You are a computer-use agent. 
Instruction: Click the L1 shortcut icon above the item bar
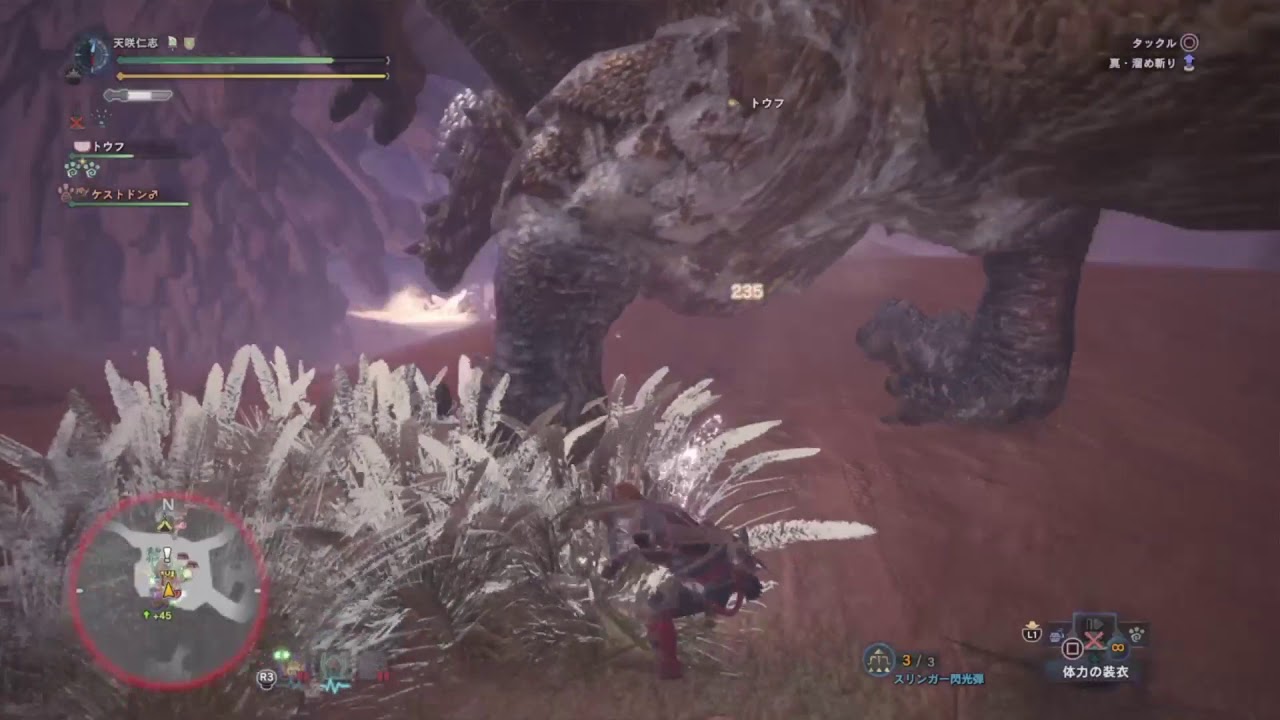1032,633
